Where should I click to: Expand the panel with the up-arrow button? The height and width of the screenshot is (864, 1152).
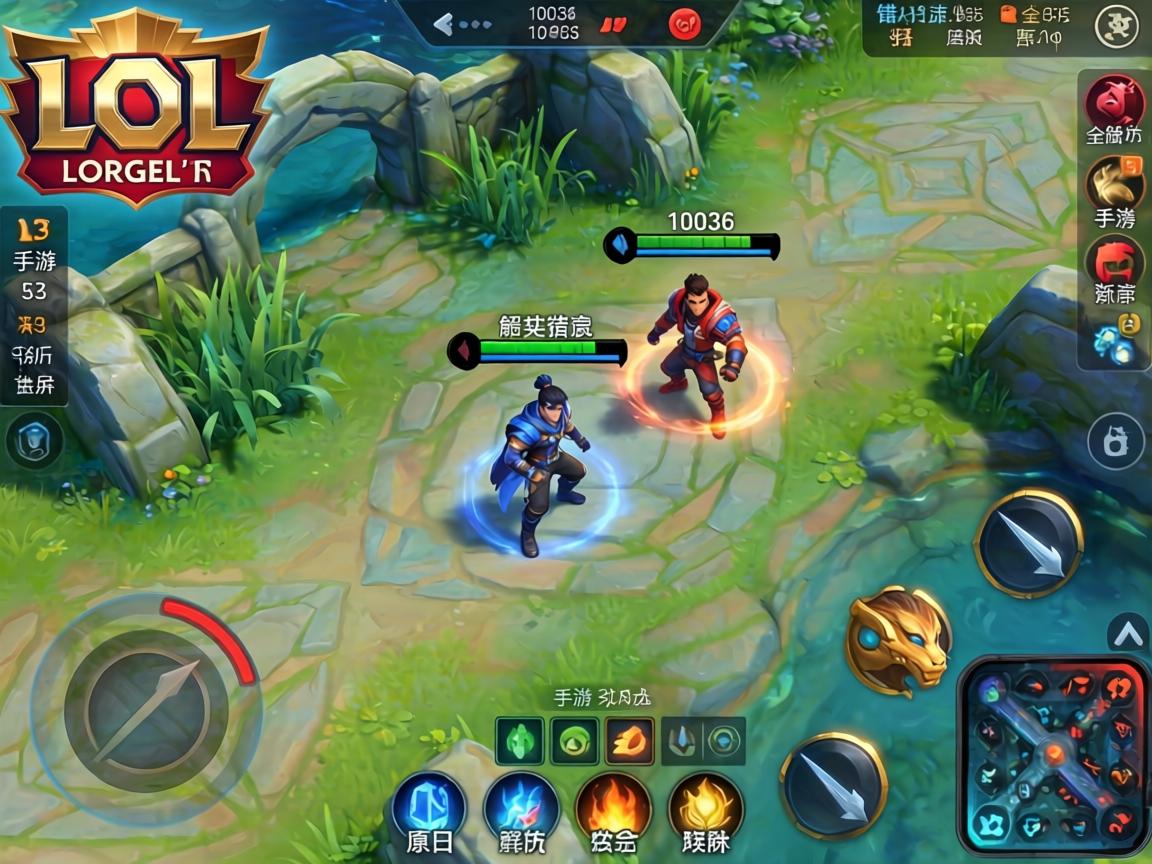coord(1128,632)
